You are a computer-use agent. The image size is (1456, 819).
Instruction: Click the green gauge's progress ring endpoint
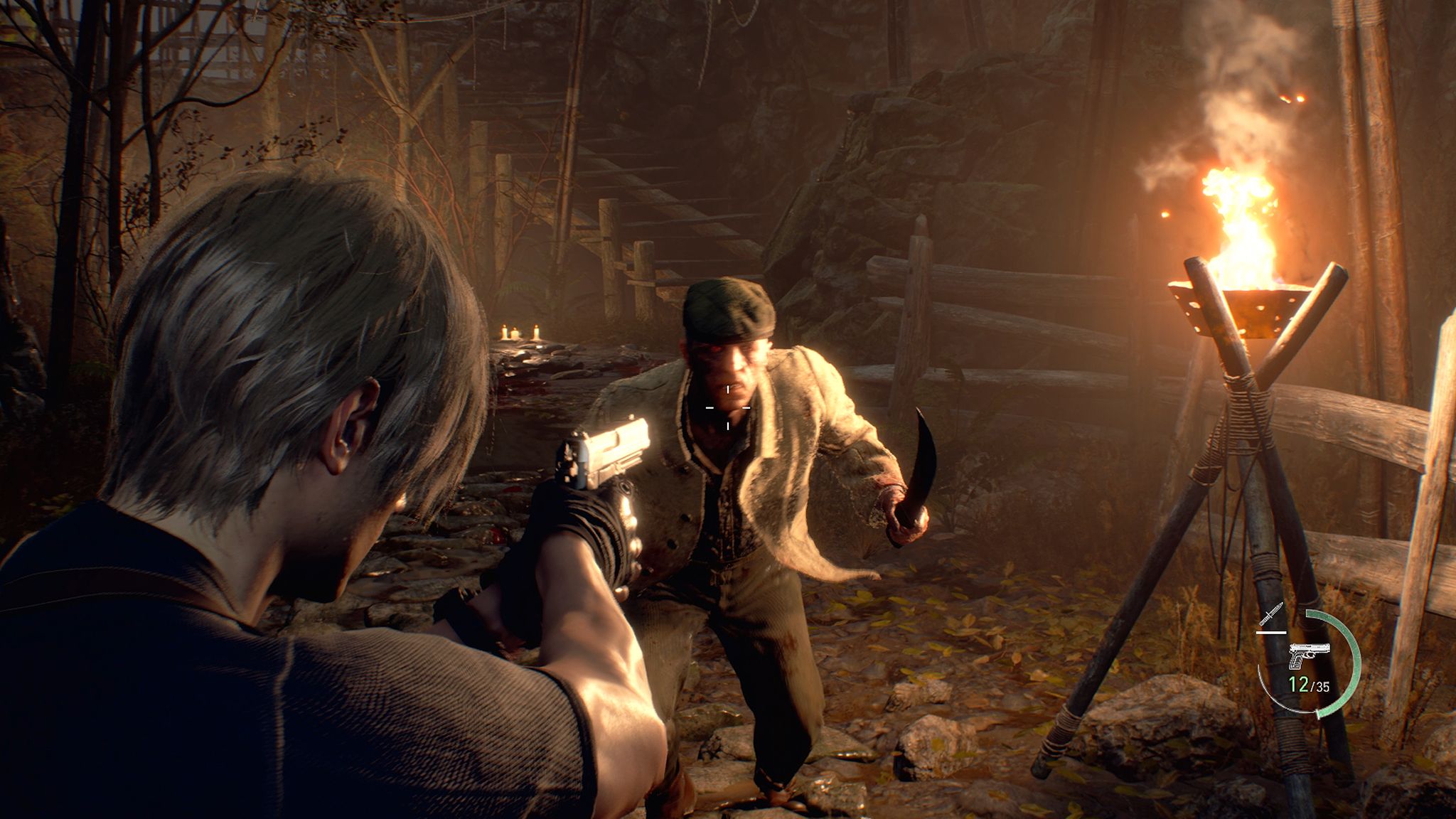tap(1318, 714)
